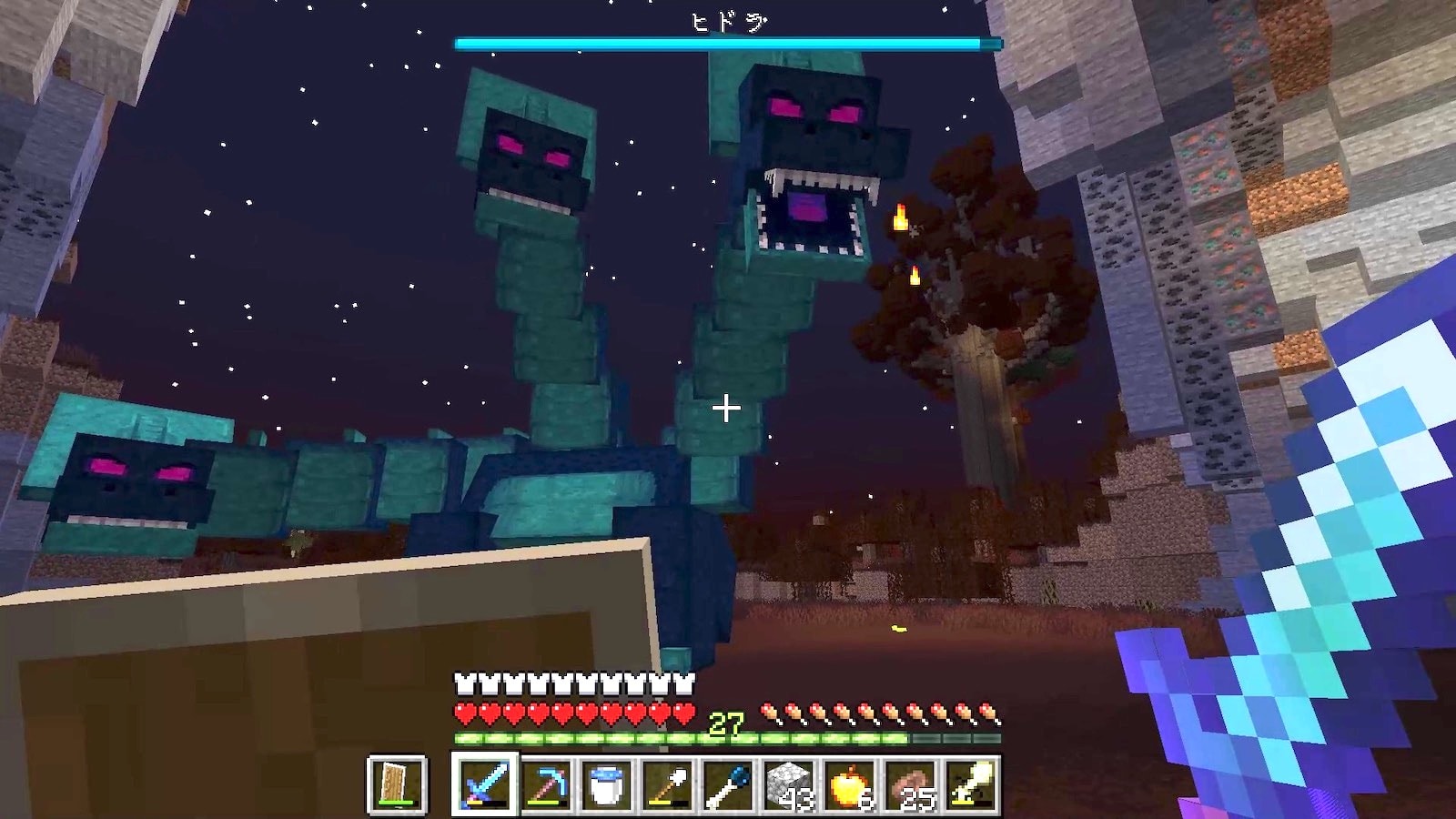Viewport: 1456px width, 819px height.
Task: Choose the diamond pickaxe slot
Action: click(x=546, y=784)
